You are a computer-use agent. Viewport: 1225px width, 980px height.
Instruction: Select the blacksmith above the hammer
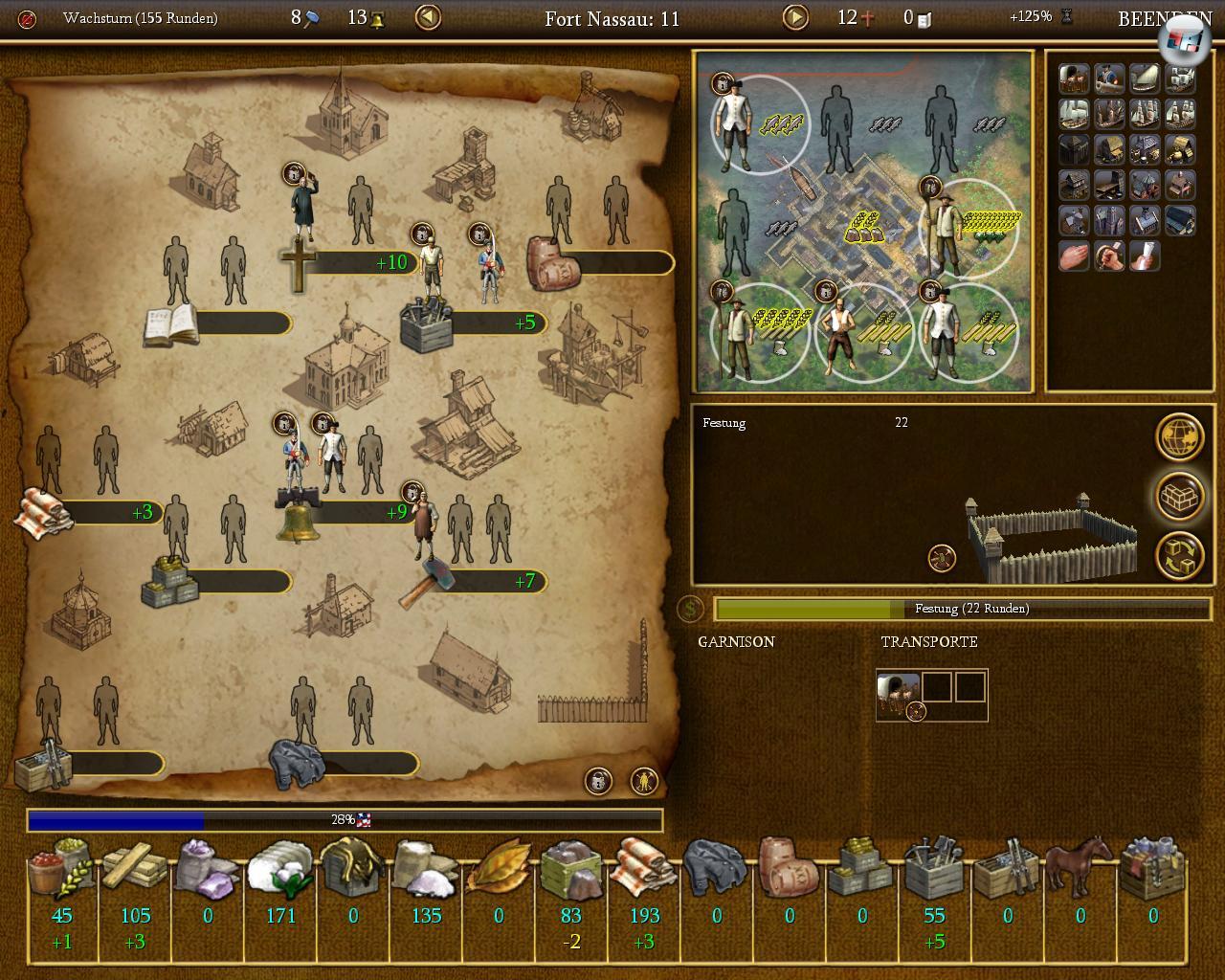pos(424,524)
